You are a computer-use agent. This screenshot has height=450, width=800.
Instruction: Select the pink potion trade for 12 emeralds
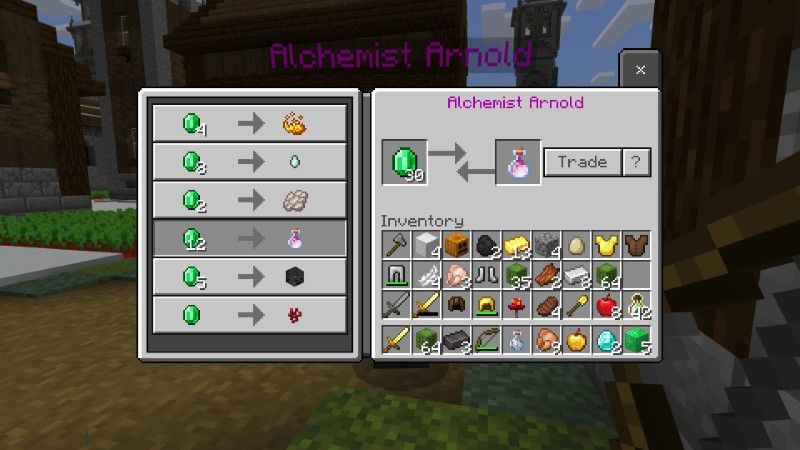point(250,238)
